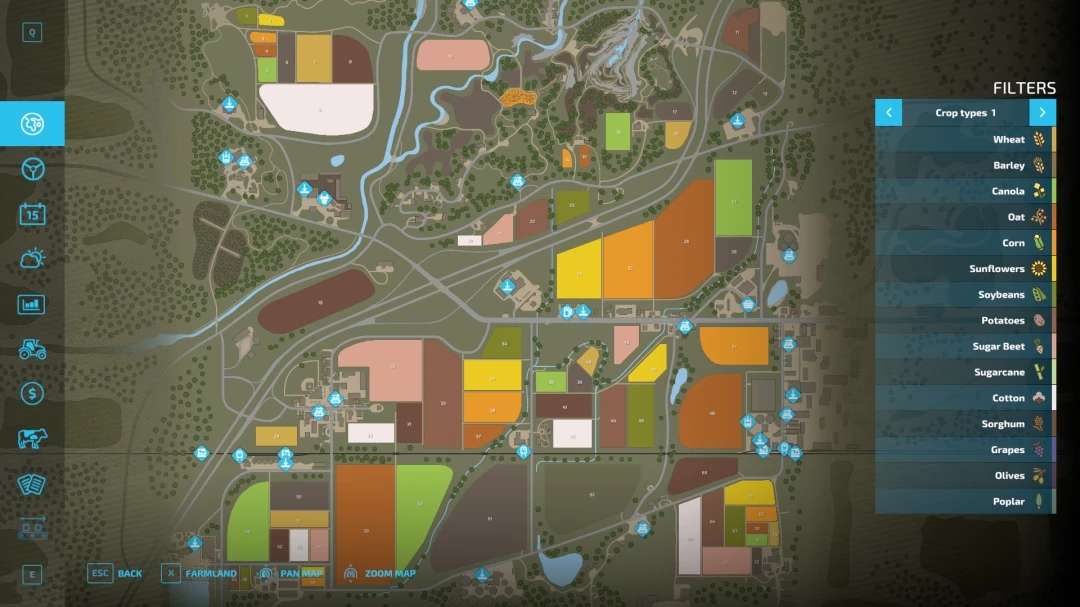
Task: Go to previous filter page arrow
Action: (x=888, y=113)
